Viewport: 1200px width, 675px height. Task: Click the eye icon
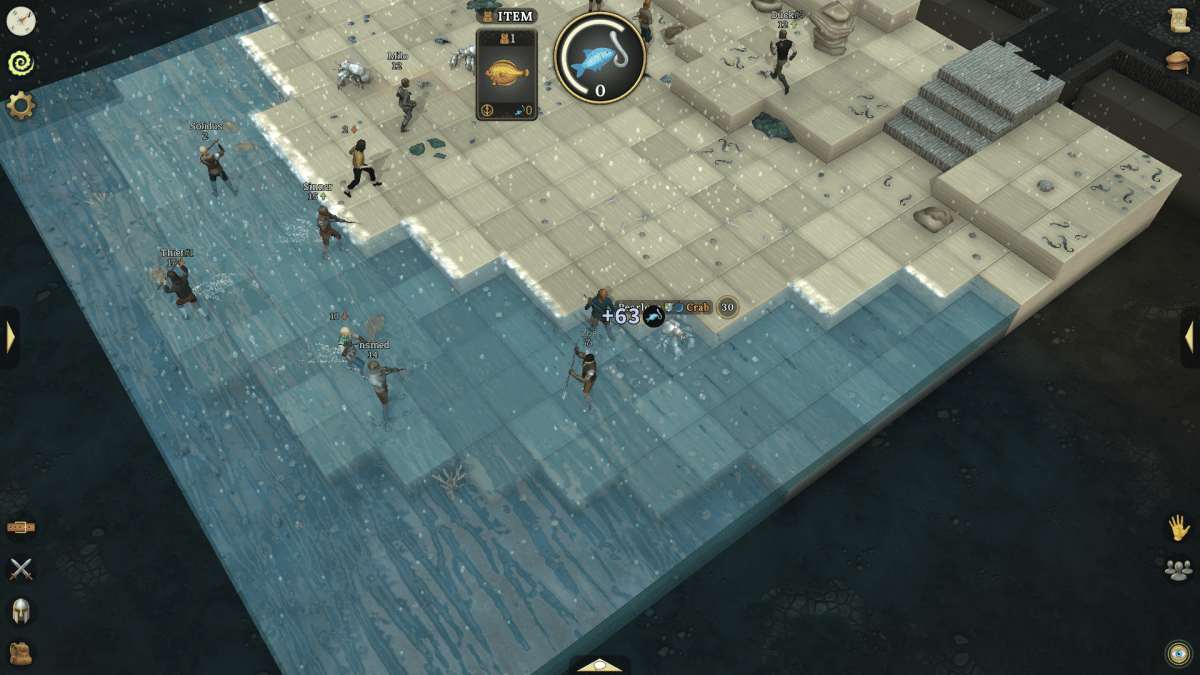pos(1179,653)
